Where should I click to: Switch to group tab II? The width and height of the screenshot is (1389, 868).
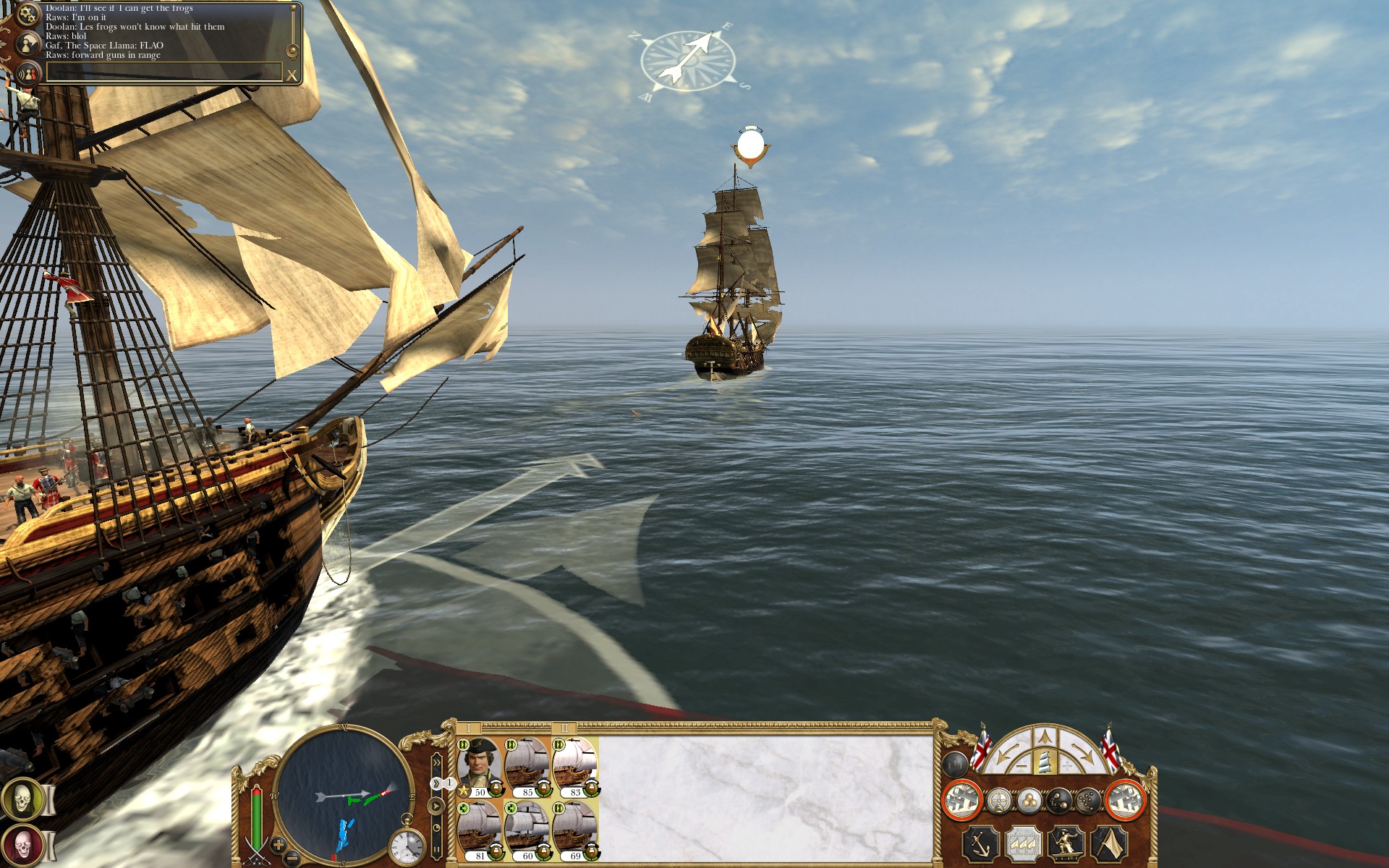coord(564,728)
